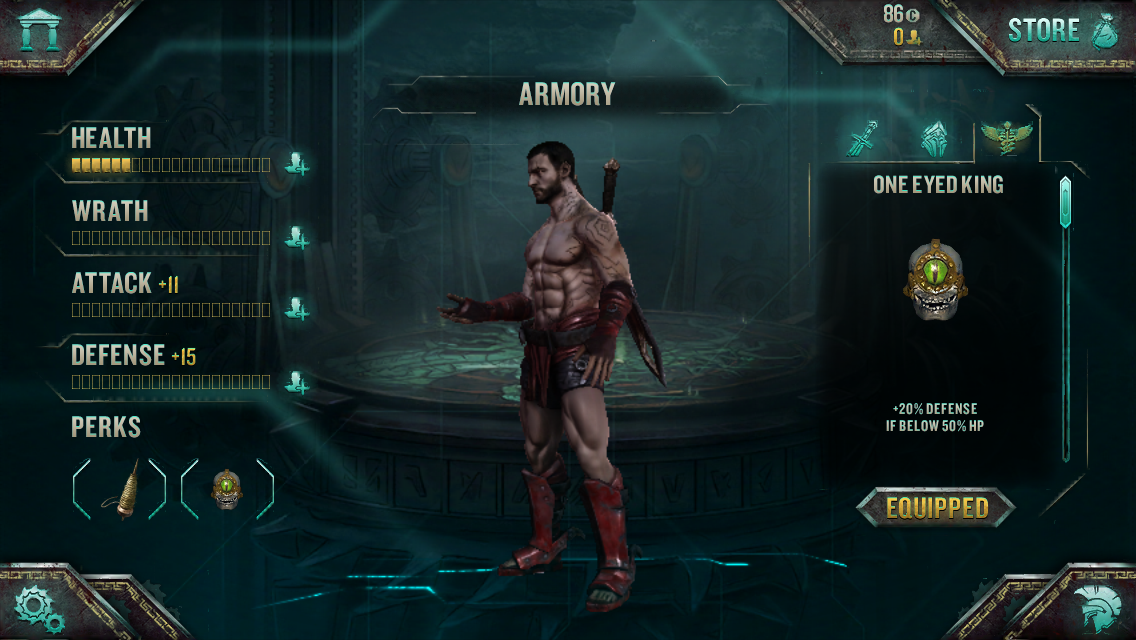This screenshot has width=1136, height=640.
Task: Return to the temple home screen
Action: [x=40, y=30]
